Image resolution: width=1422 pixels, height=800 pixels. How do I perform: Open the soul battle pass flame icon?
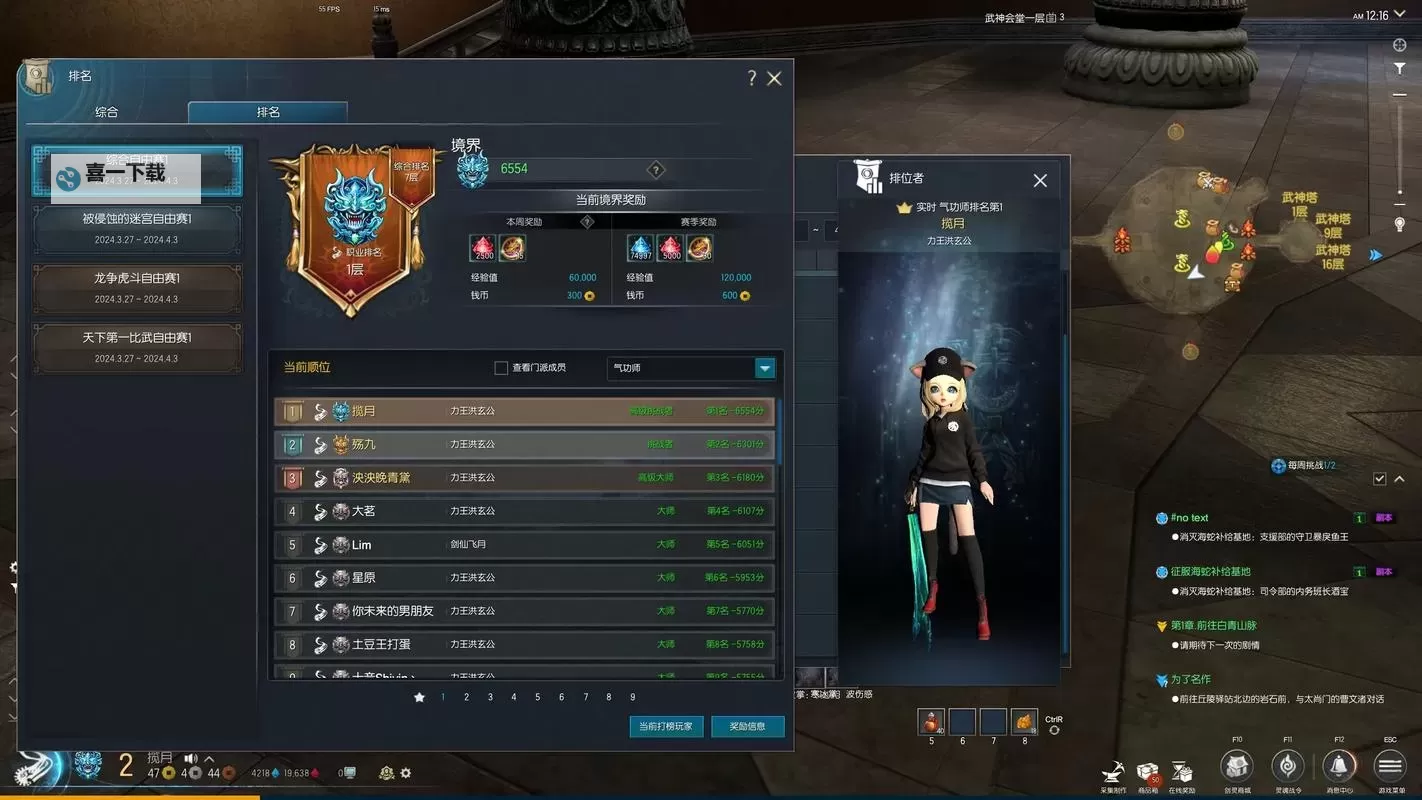click(1288, 765)
